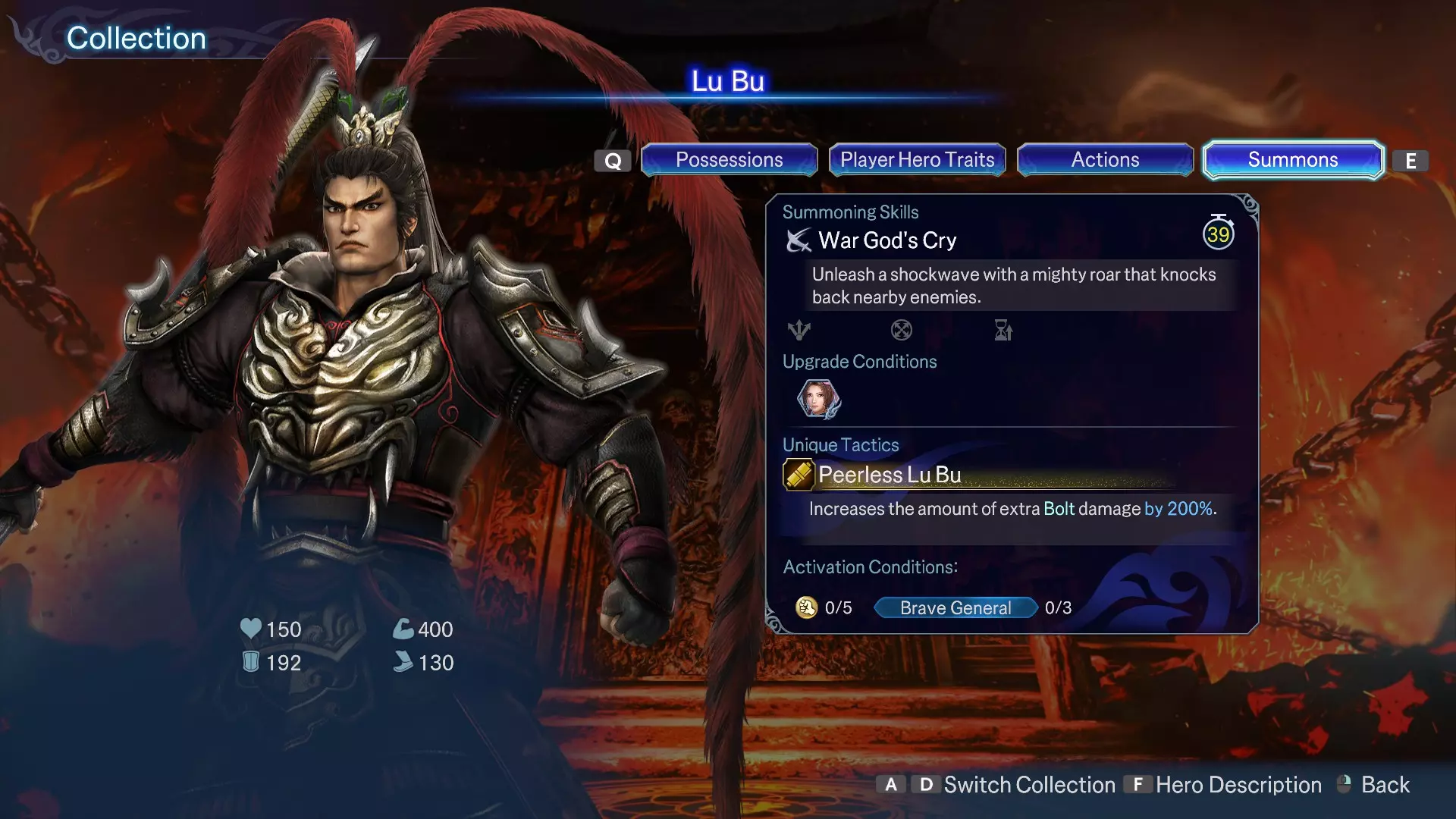Click the Brave General trait tag
Image resolution: width=1456 pixels, height=819 pixels.
coord(955,608)
